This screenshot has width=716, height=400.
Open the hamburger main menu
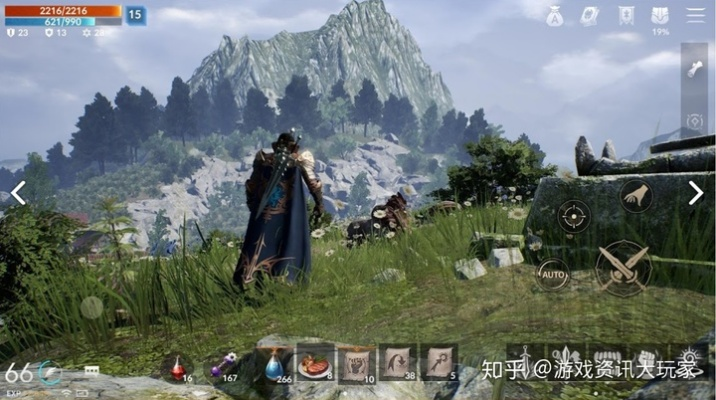(695, 15)
